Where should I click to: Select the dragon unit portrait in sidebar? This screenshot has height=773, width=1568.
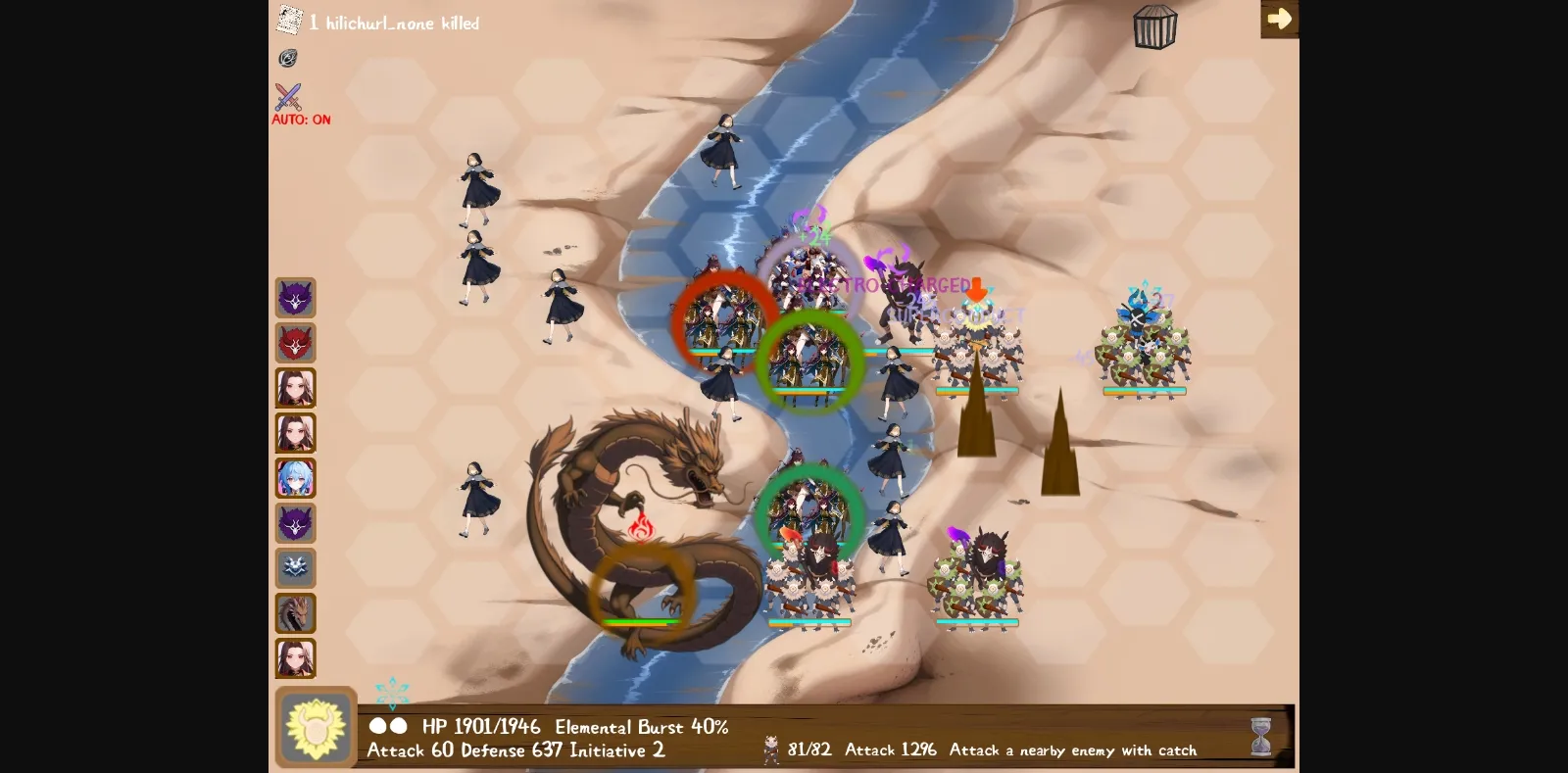296,613
